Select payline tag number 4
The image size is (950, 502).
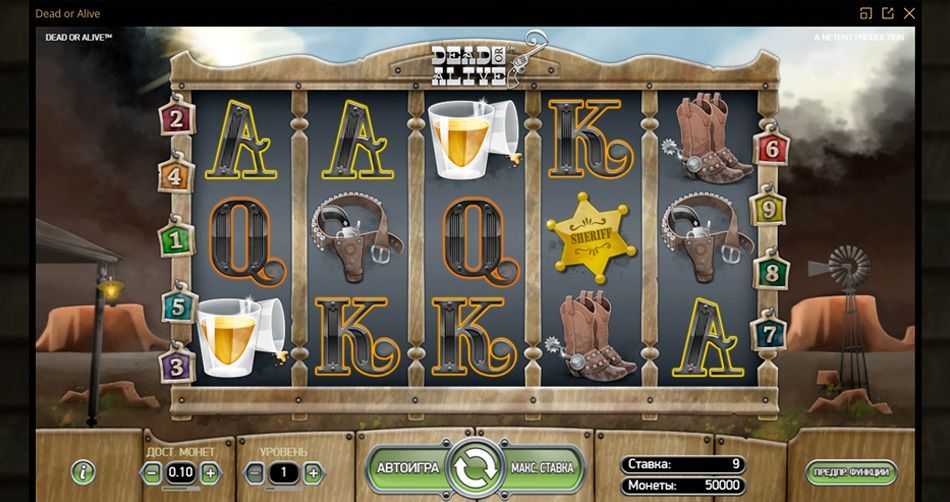174,177
